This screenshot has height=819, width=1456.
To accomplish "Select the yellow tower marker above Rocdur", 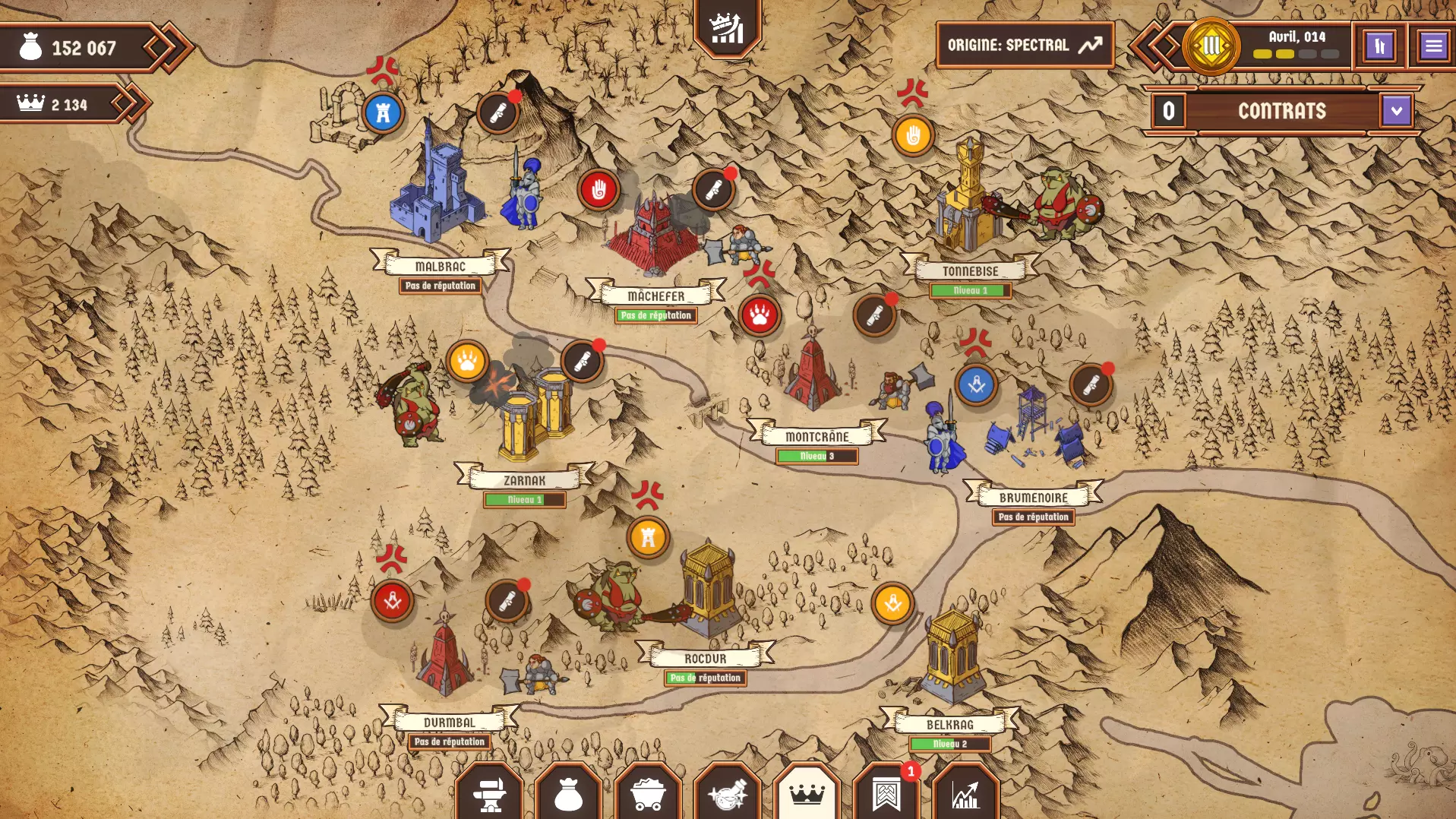I will pos(648,537).
